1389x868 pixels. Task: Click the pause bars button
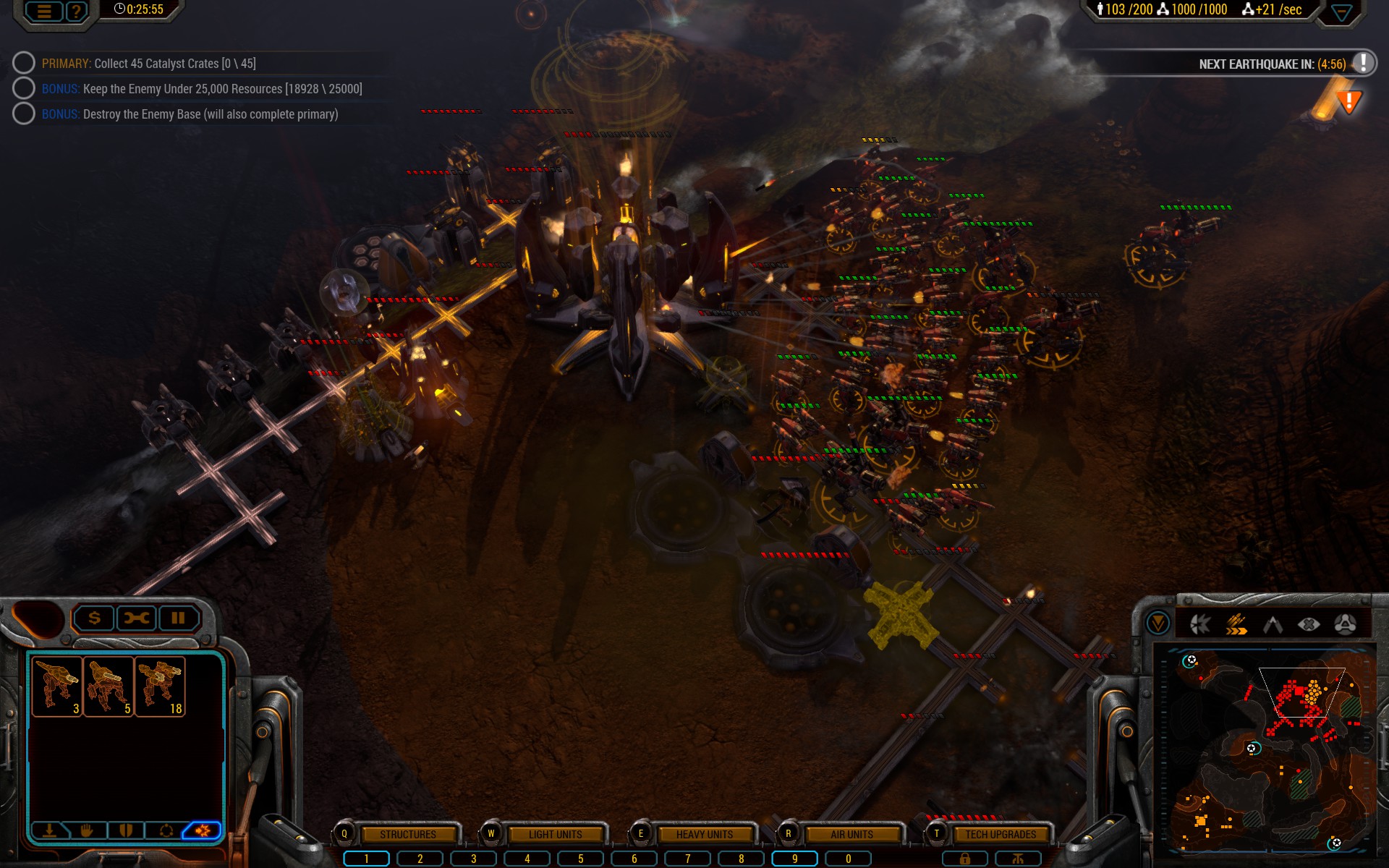click(178, 618)
